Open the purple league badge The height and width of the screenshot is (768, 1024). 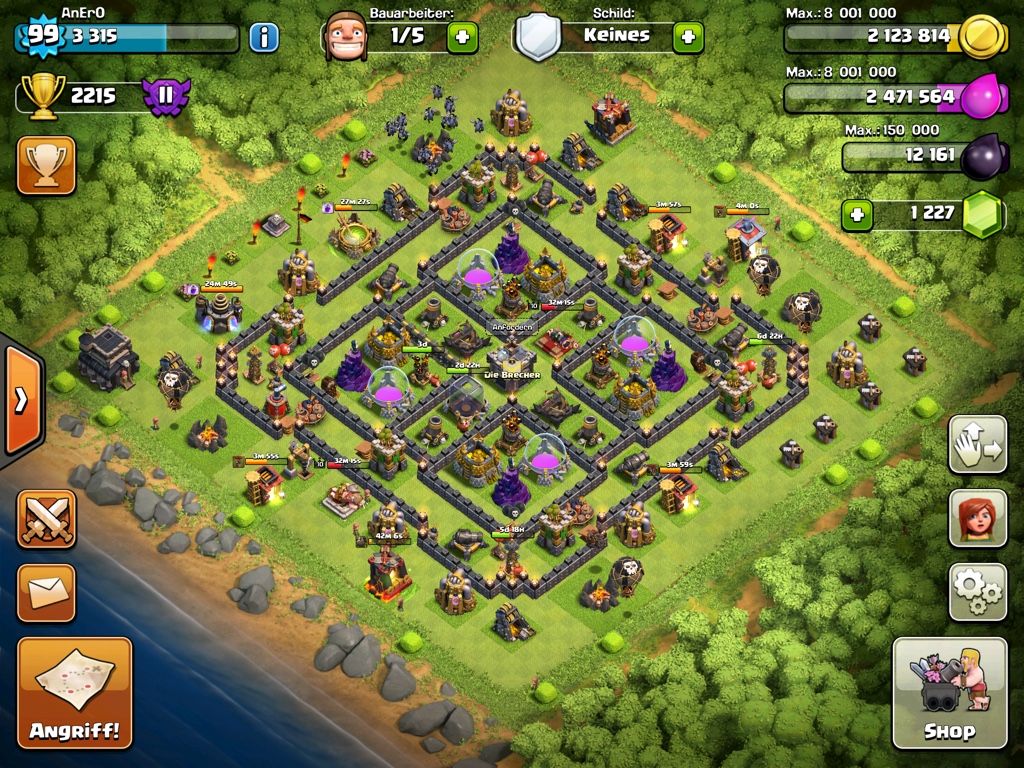166,97
